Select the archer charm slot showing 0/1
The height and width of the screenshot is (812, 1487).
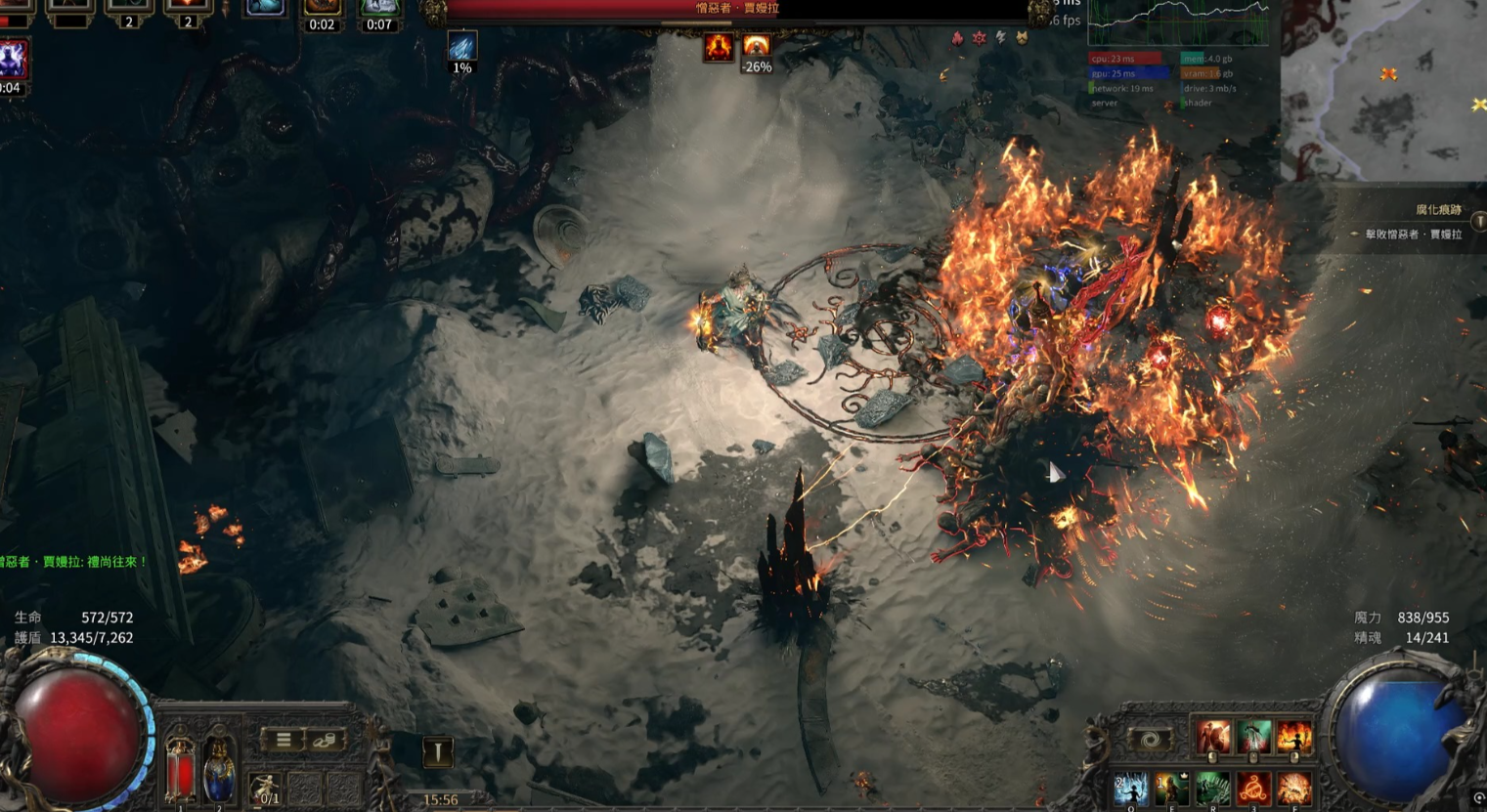264,790
